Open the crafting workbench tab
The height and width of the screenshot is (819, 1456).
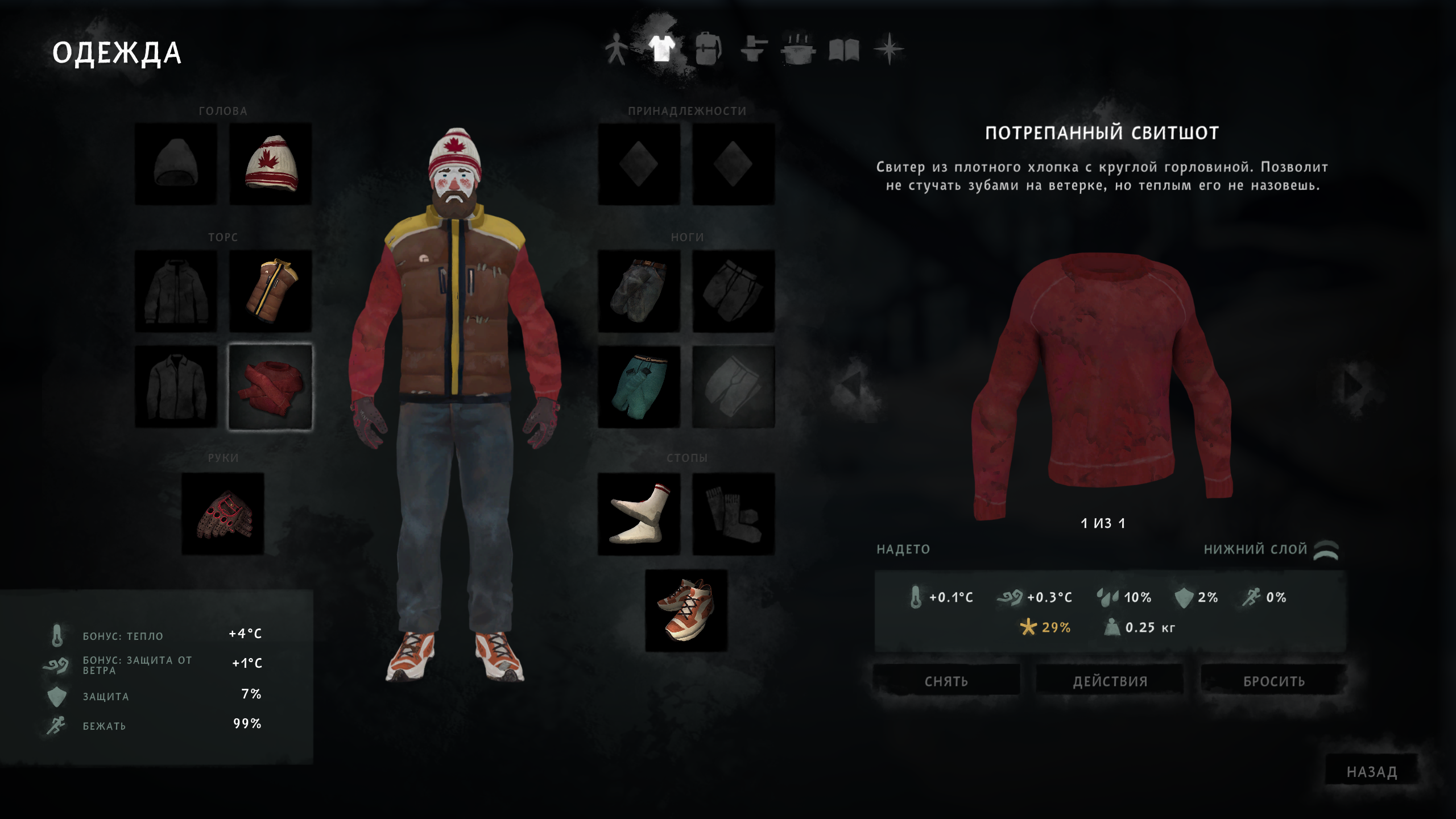point(754,49)
